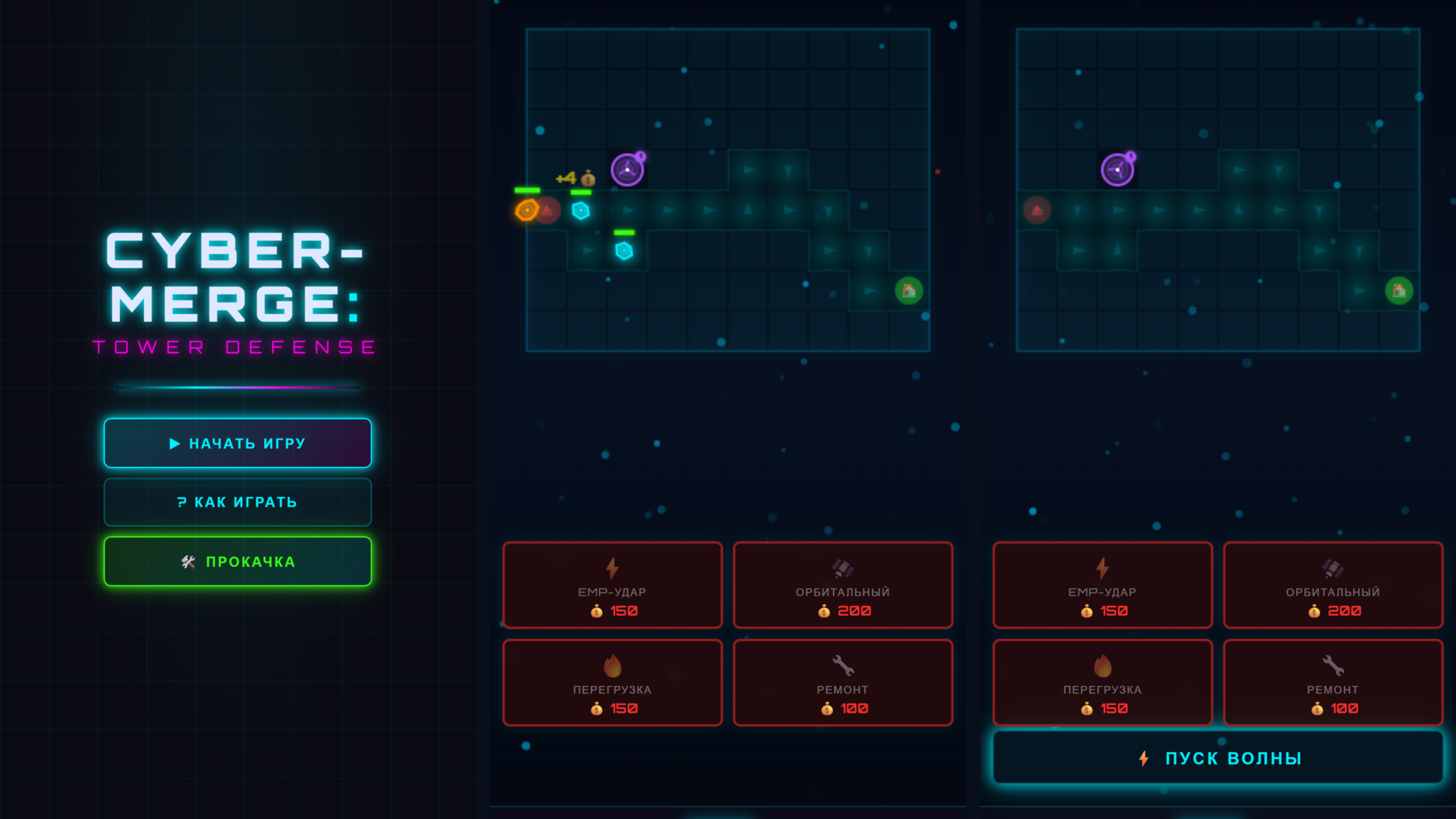Activate the ЕМР-УДАР lightning ability
The width and height of the screenshot is (1456, 819).
click(x=612, y=586)
